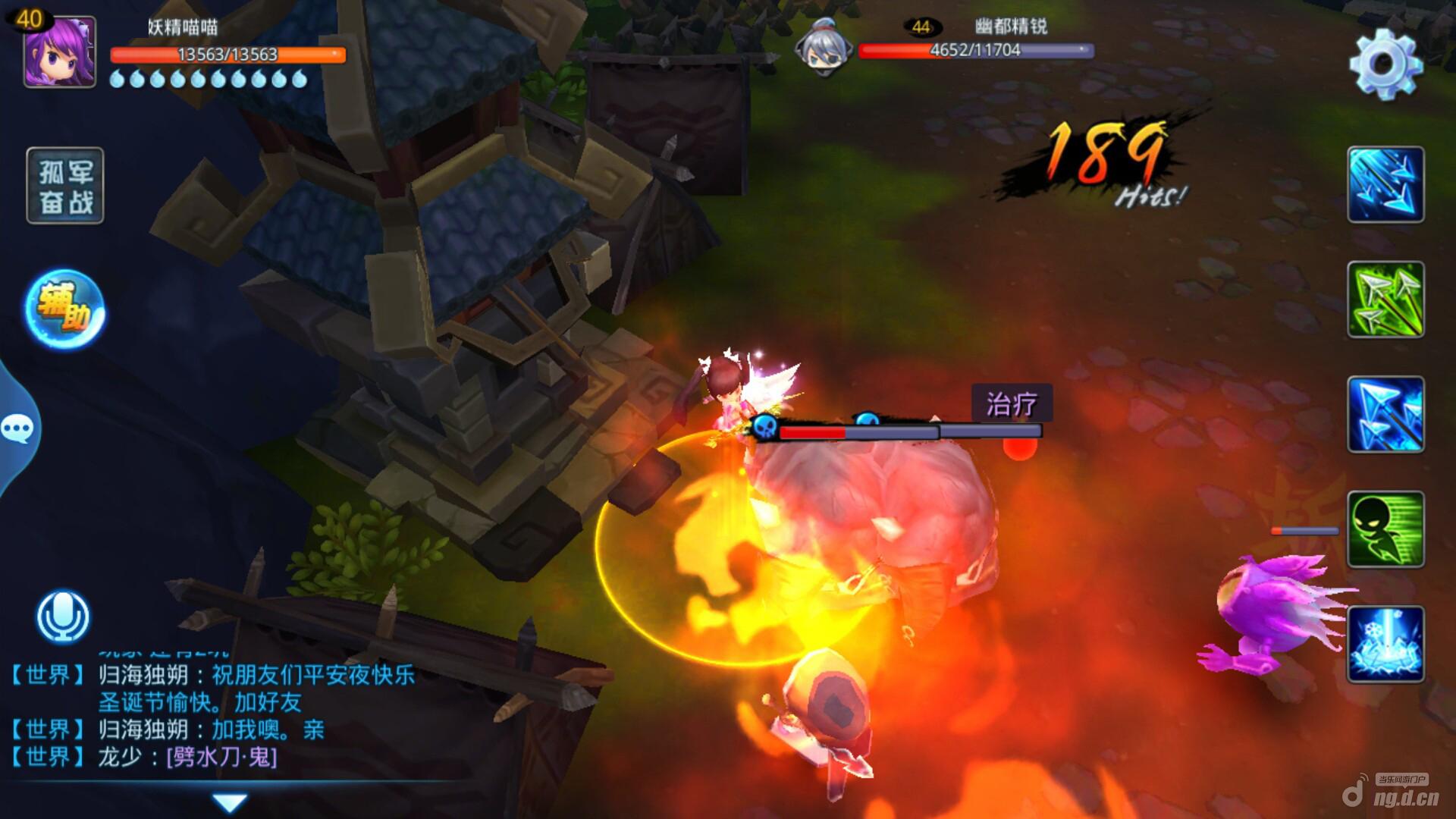The width and height of the screenshot is (1456, 819).
Task: Tap the 孤军奋战 button
Action: coord(65,186)
